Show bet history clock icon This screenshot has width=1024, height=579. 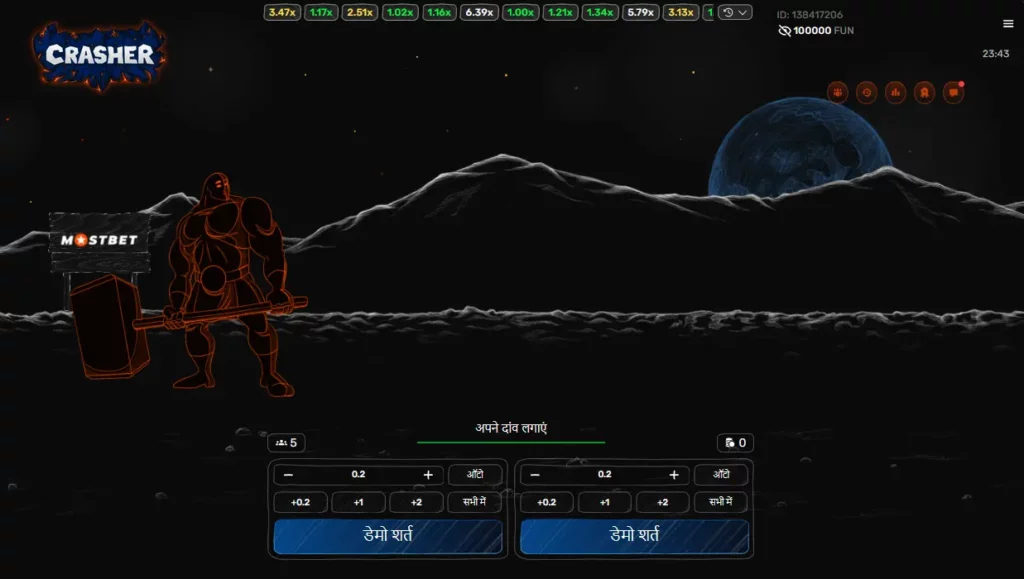866,92
